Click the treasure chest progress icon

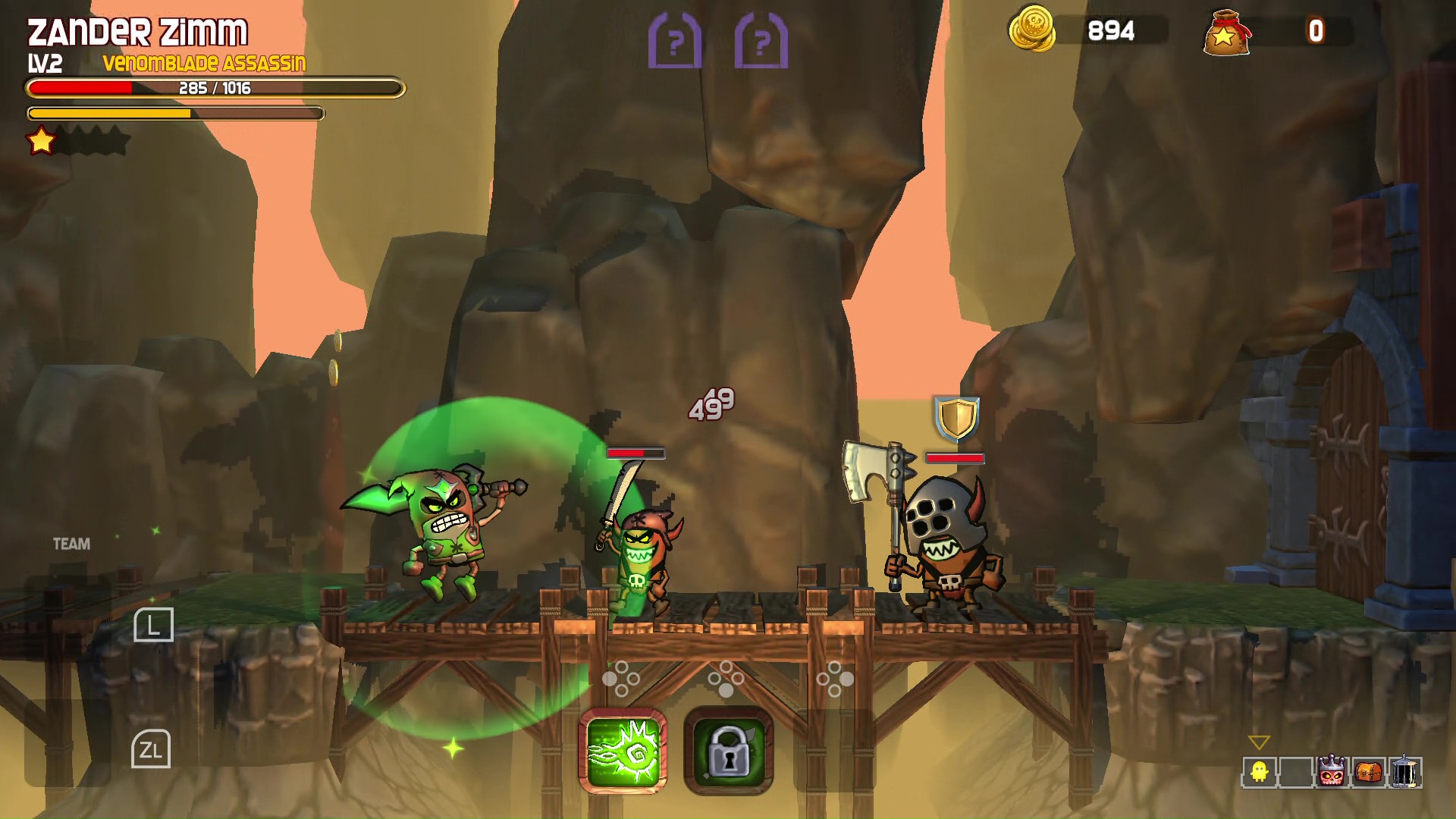click(x=1368, y=772)
